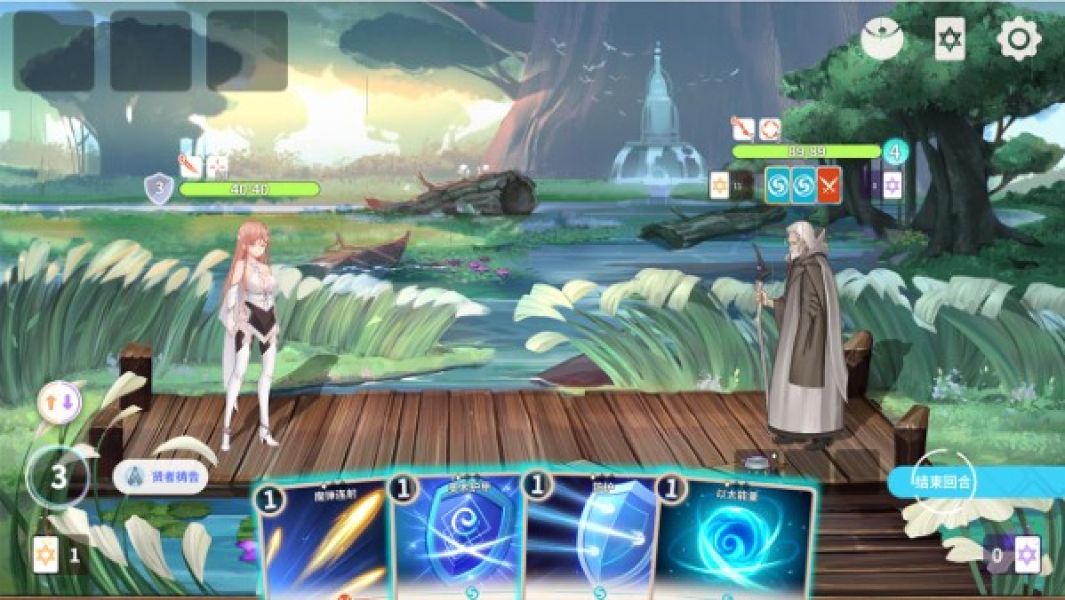Open the star card deck view

coord(949,39)
